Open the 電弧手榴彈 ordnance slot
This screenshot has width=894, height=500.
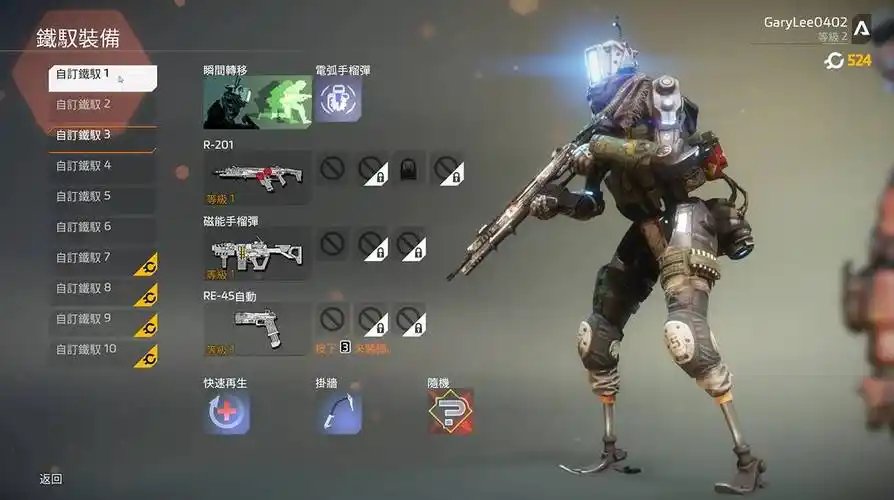[339, 100]
